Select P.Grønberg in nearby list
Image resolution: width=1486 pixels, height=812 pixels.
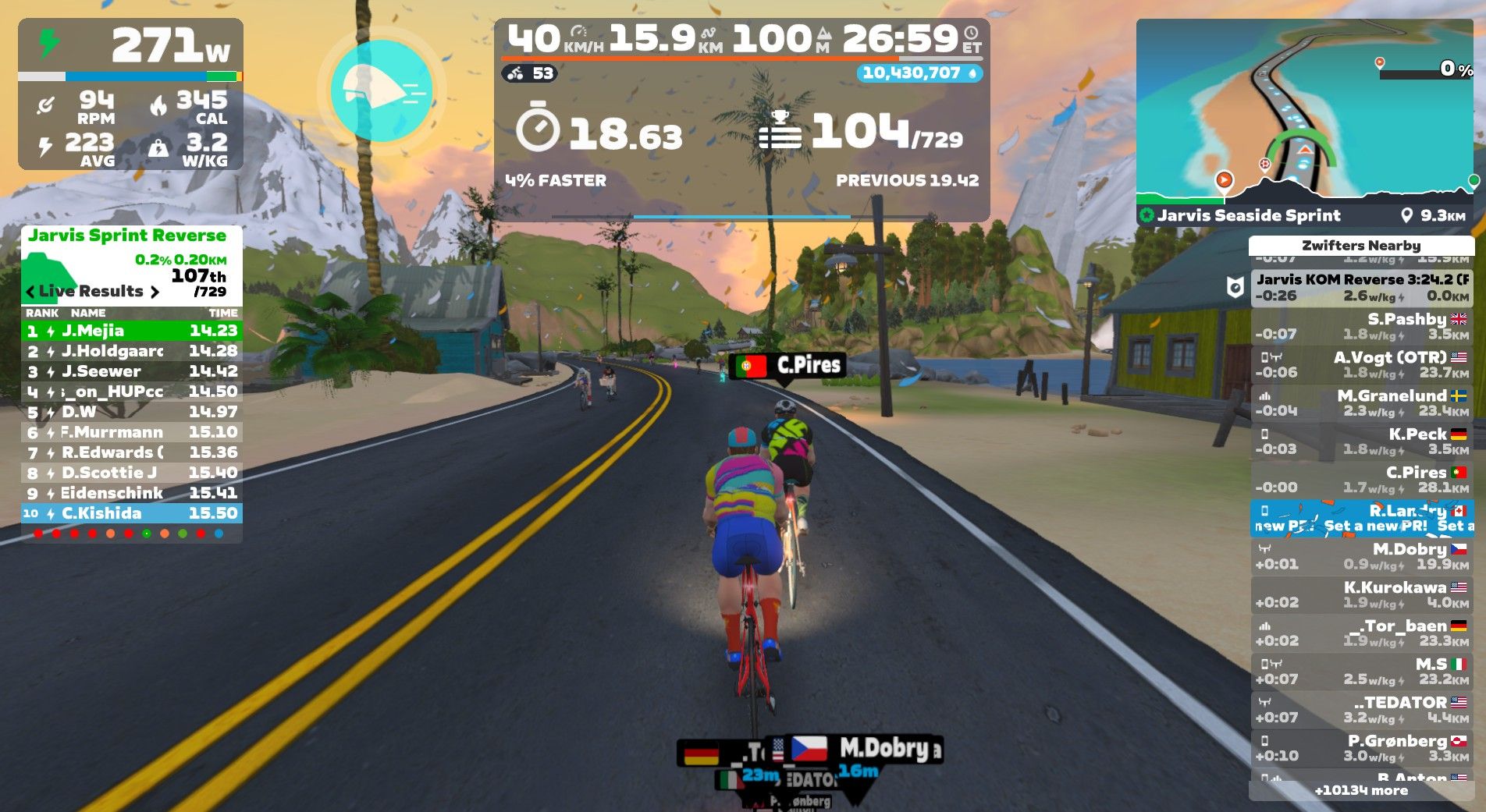[1361, 747]
